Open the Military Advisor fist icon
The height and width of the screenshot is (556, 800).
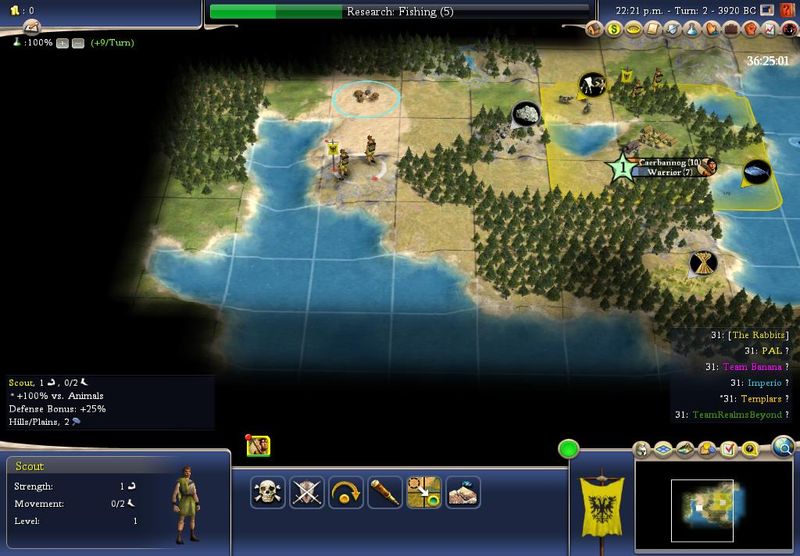pyautogui.click(x=752, y=30)
